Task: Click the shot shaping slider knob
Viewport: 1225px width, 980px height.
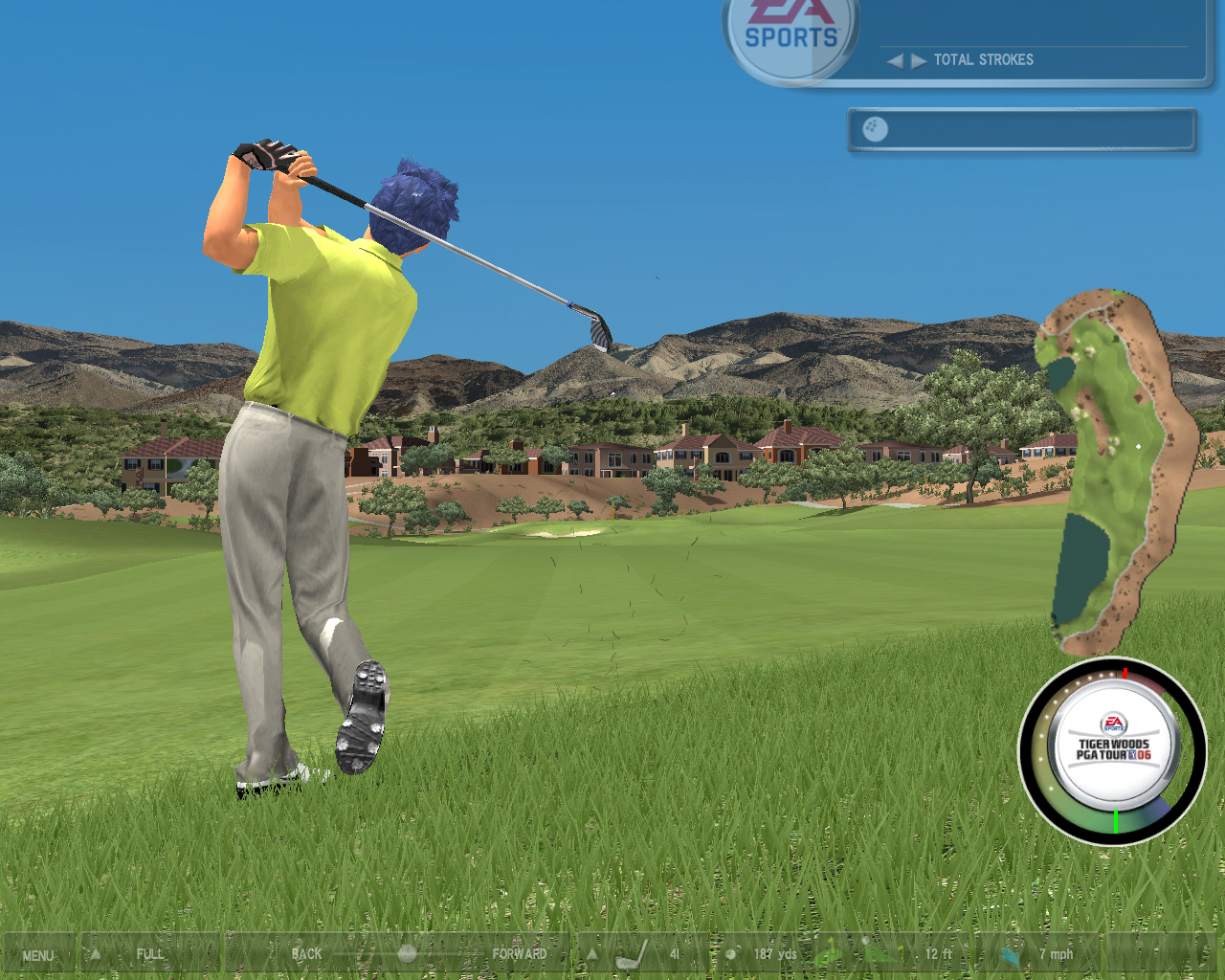Action: tap(407, 954)
